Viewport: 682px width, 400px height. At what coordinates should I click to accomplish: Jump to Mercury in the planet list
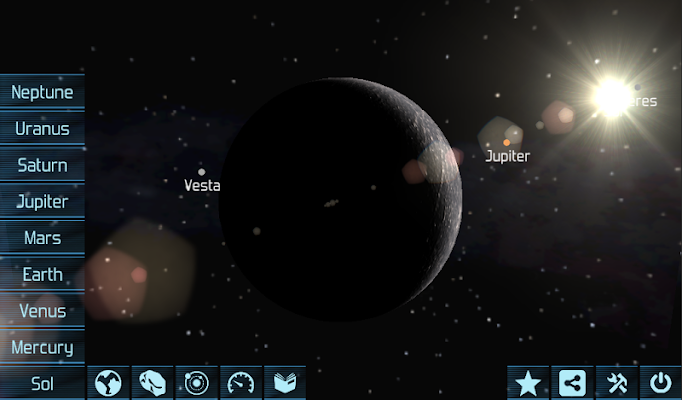tap(42, 347)
